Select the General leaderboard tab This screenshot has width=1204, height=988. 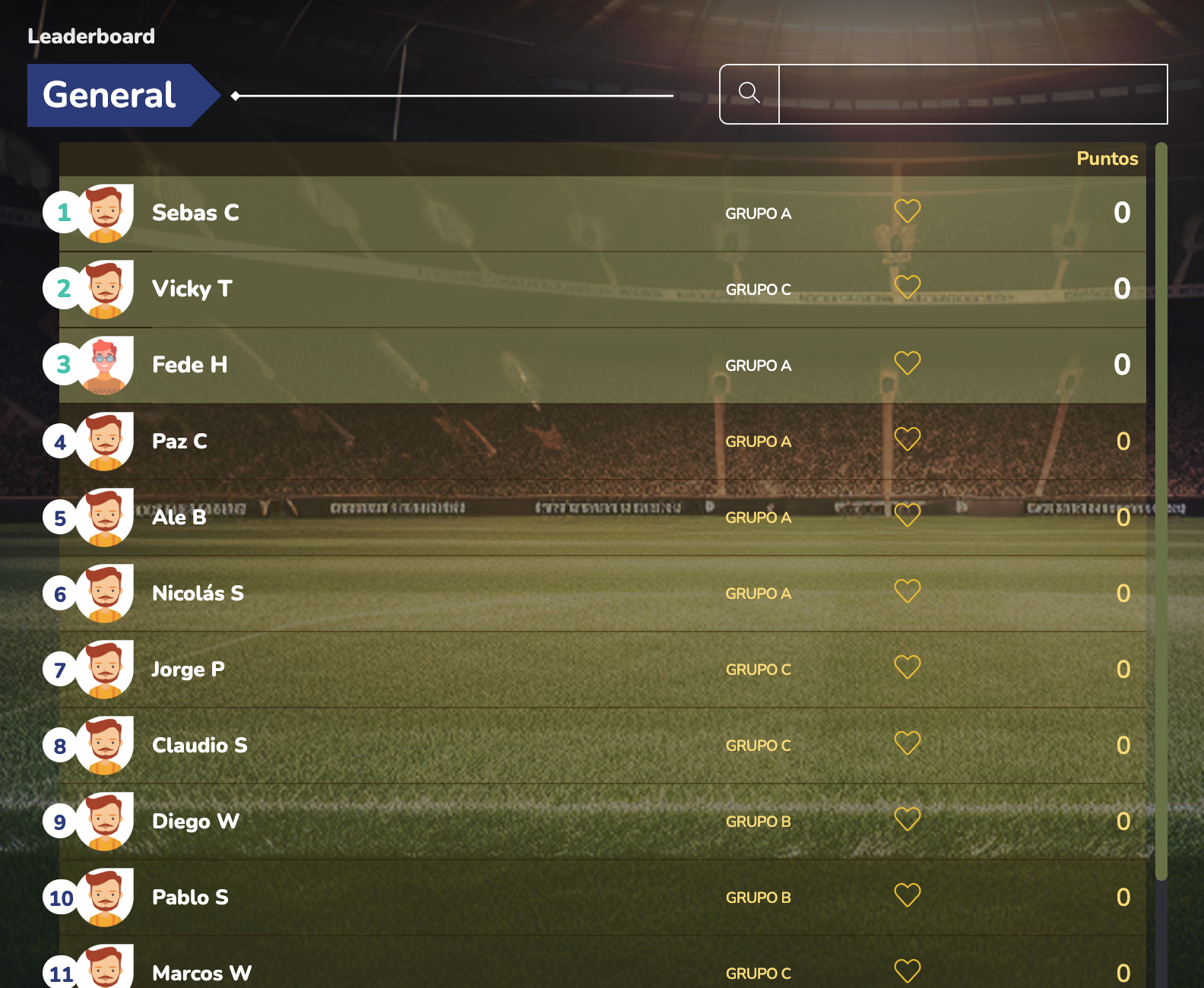(110, 95)
